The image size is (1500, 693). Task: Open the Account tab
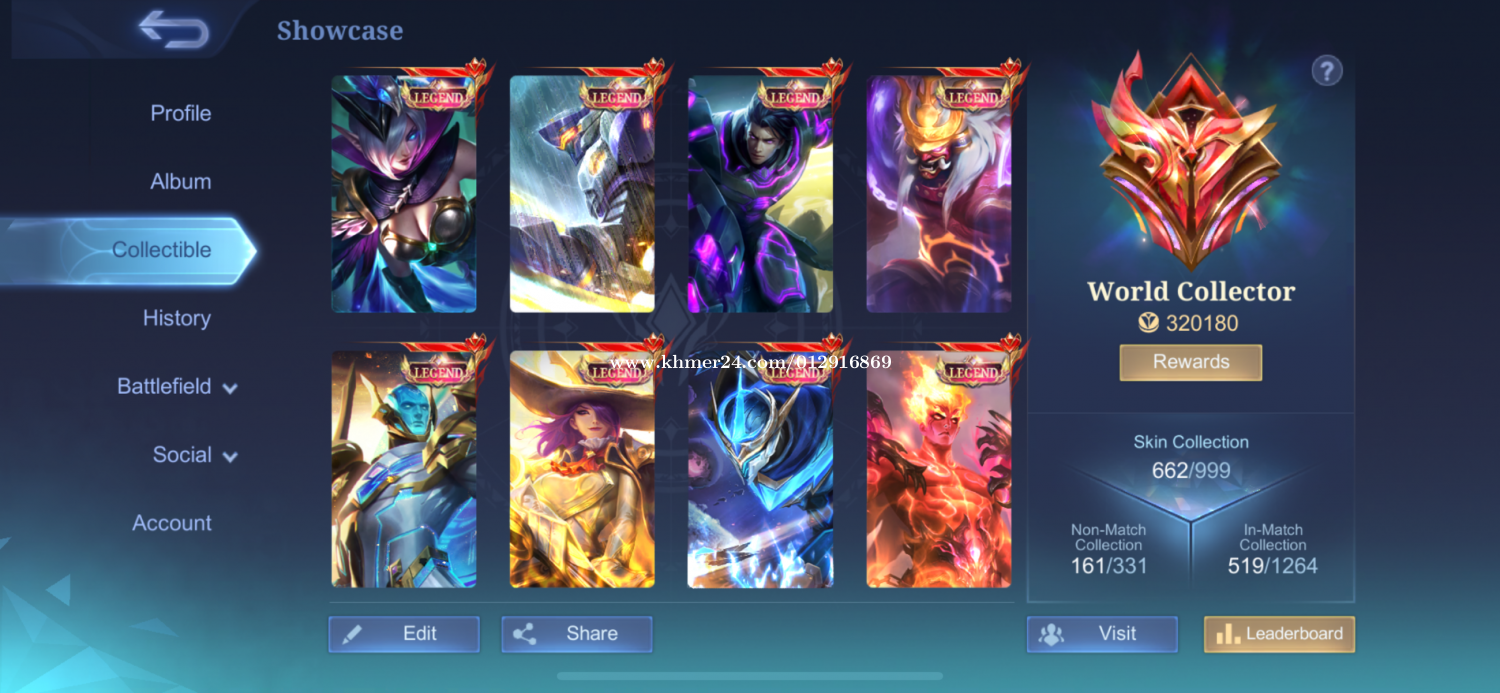click(x=172, y=523)
